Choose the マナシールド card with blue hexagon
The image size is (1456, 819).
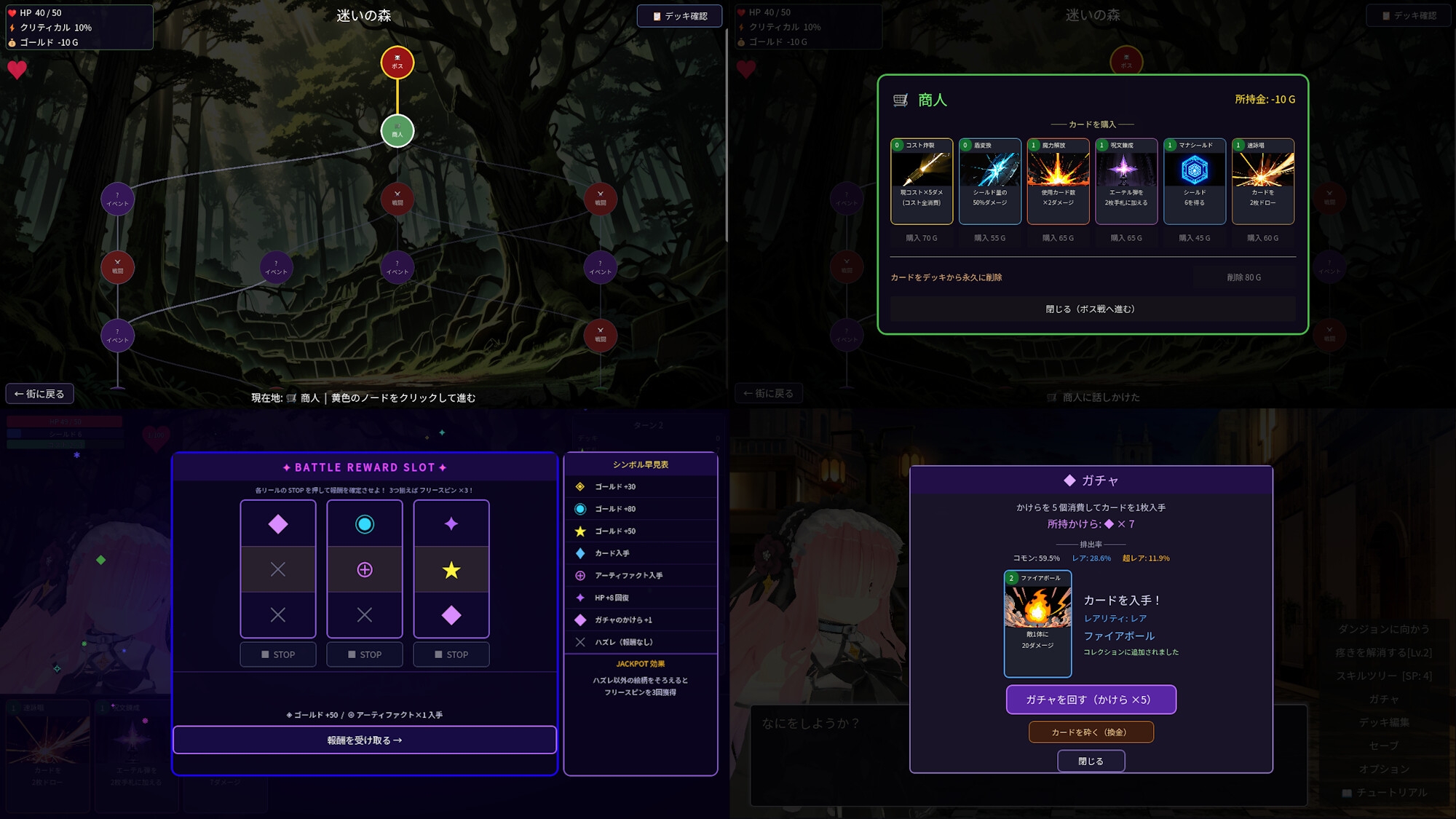(1194, 181)
